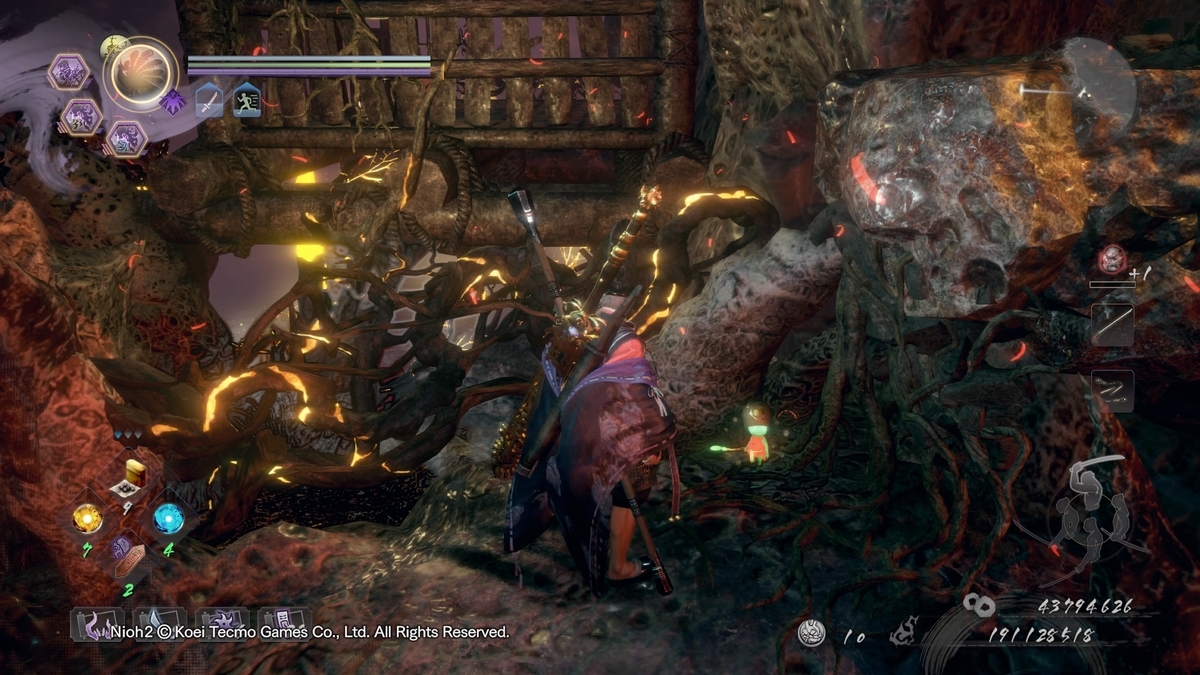Select the purple claw scroll icon
1200x675 pixels.
tap(97, 625)
